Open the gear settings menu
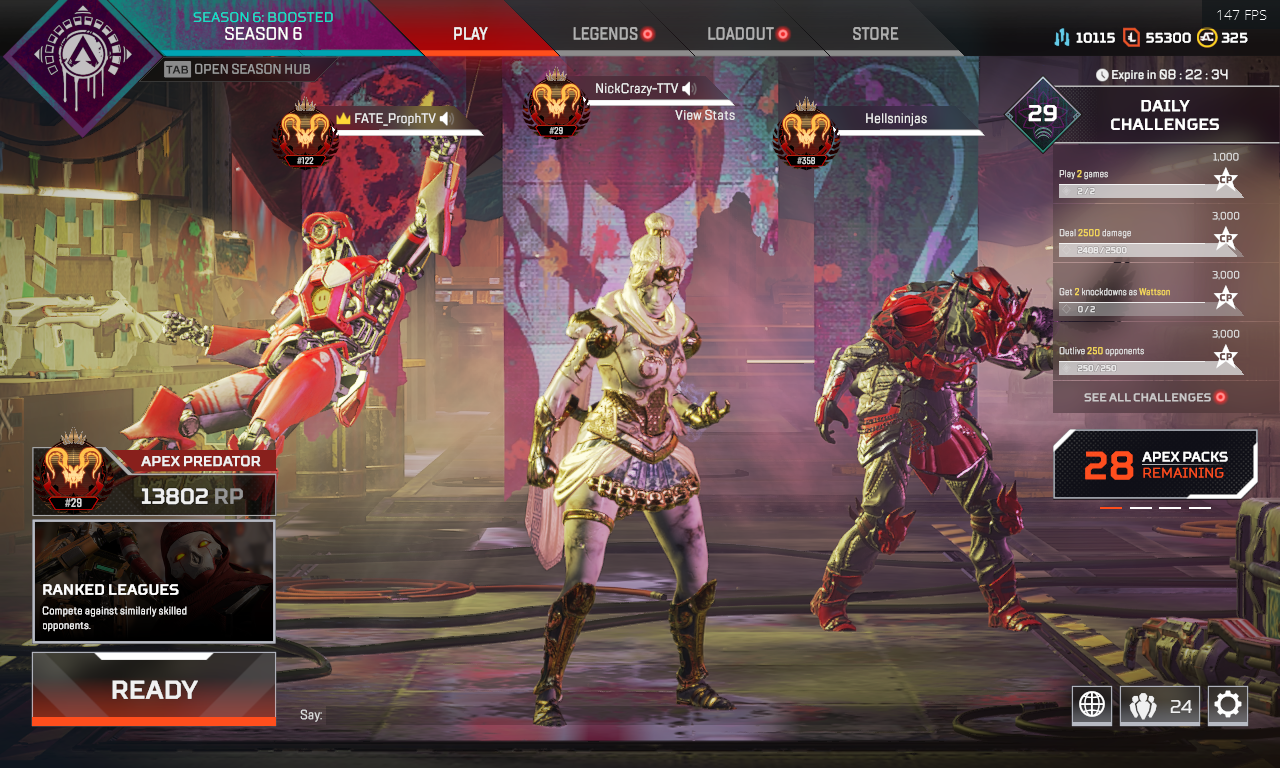 [x=1228, y=706]
